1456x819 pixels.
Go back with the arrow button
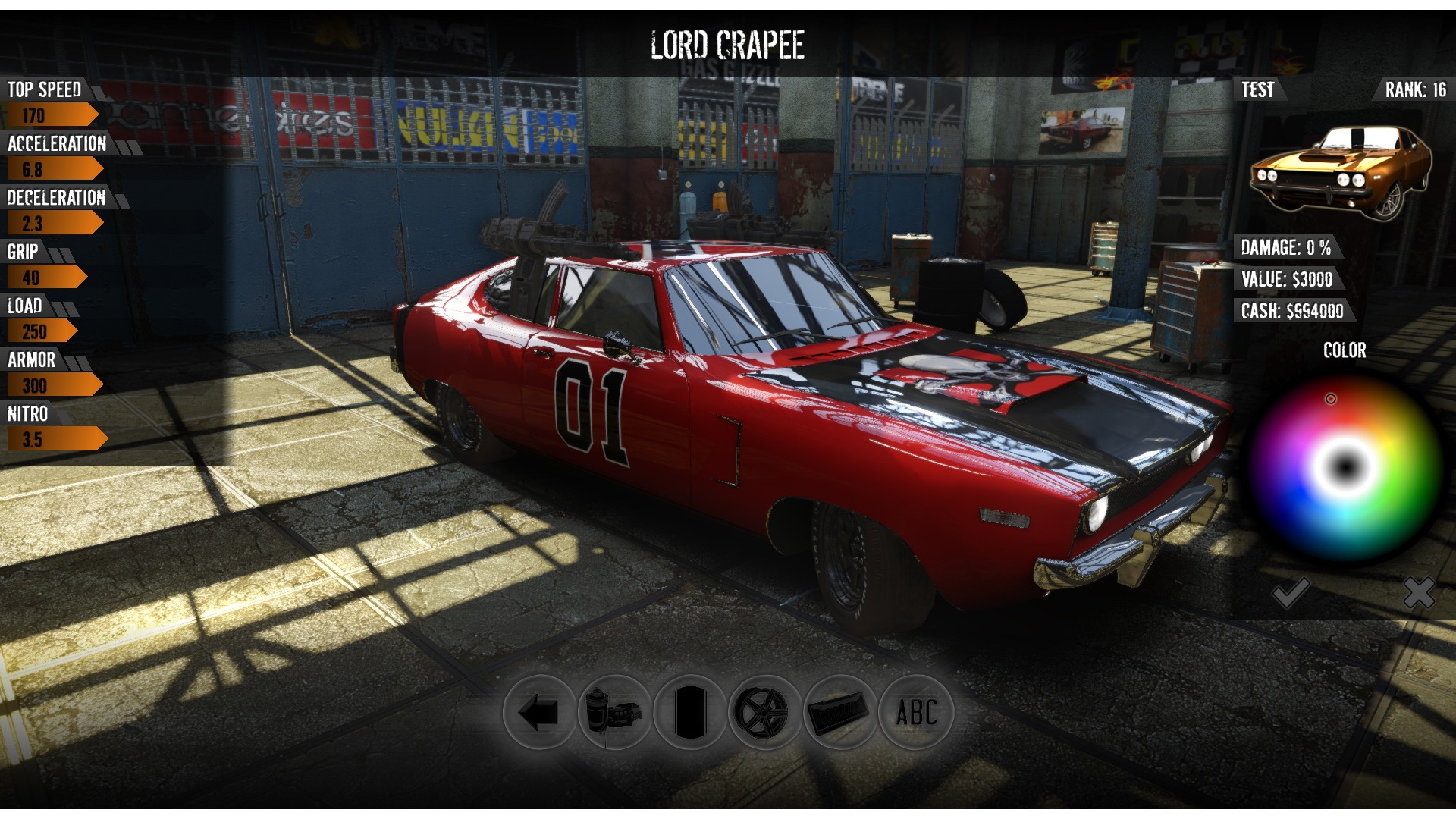click(539, 713)
